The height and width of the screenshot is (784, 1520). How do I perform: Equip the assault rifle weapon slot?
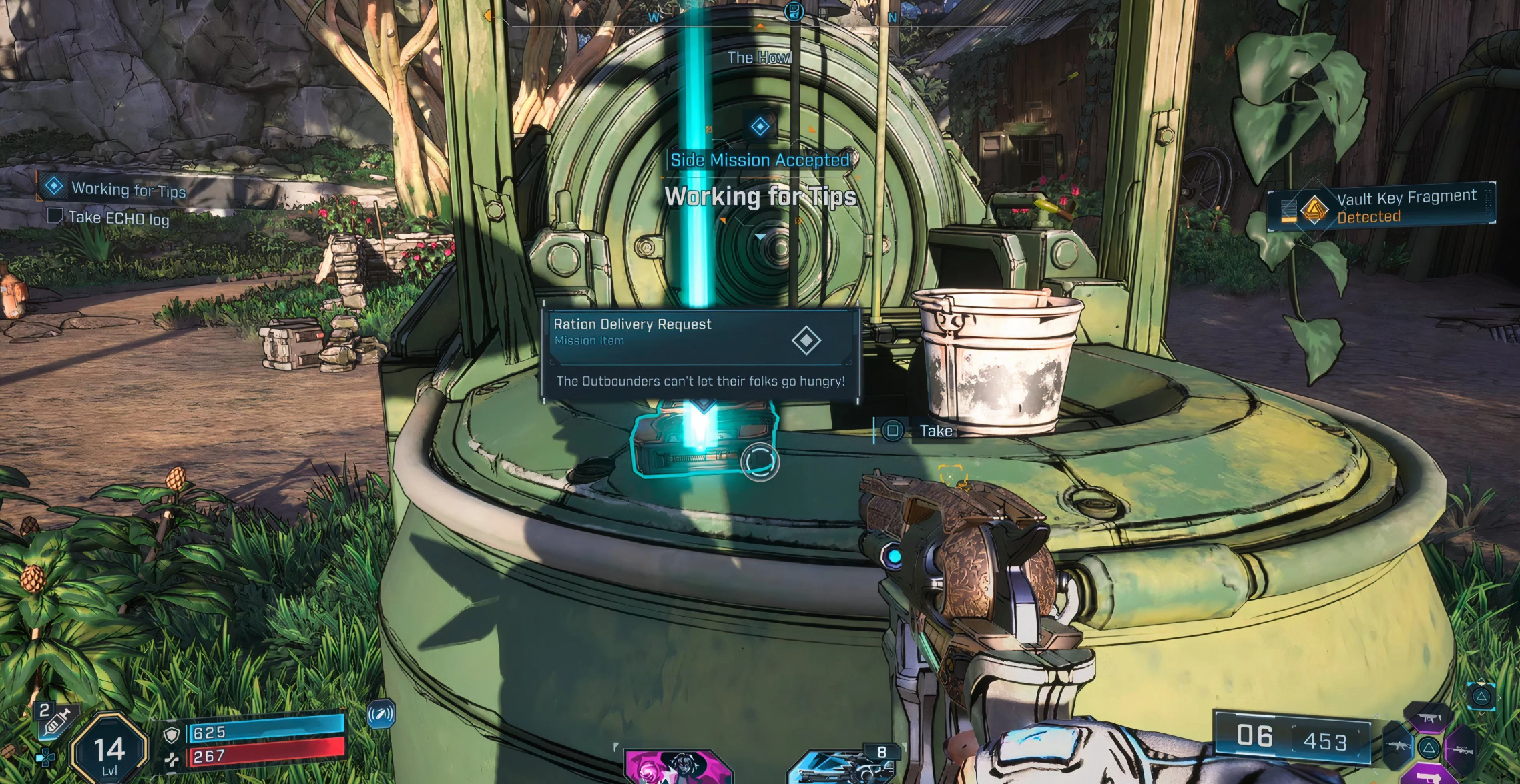pos(1397,746)
